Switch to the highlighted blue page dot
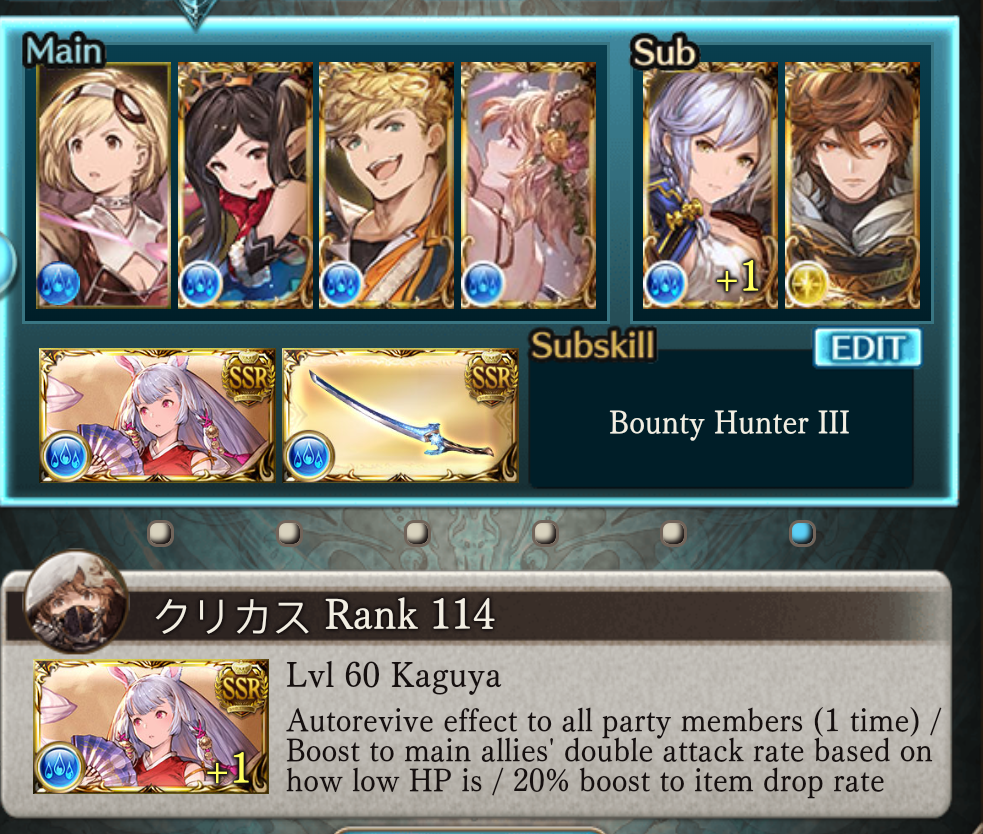 tap(801, 533)
